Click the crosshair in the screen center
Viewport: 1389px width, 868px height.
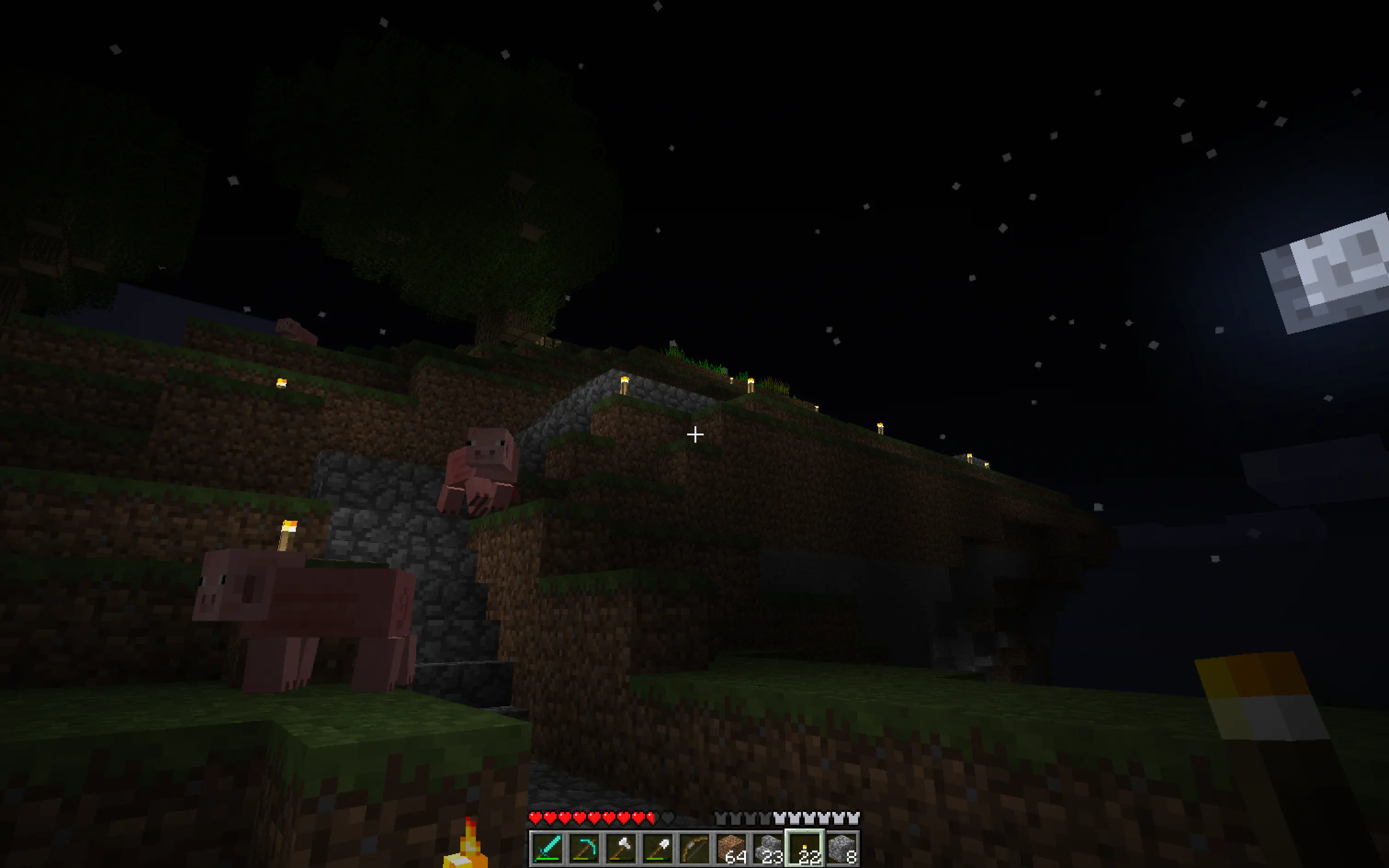pyautogui.click(x=694, y=435)
